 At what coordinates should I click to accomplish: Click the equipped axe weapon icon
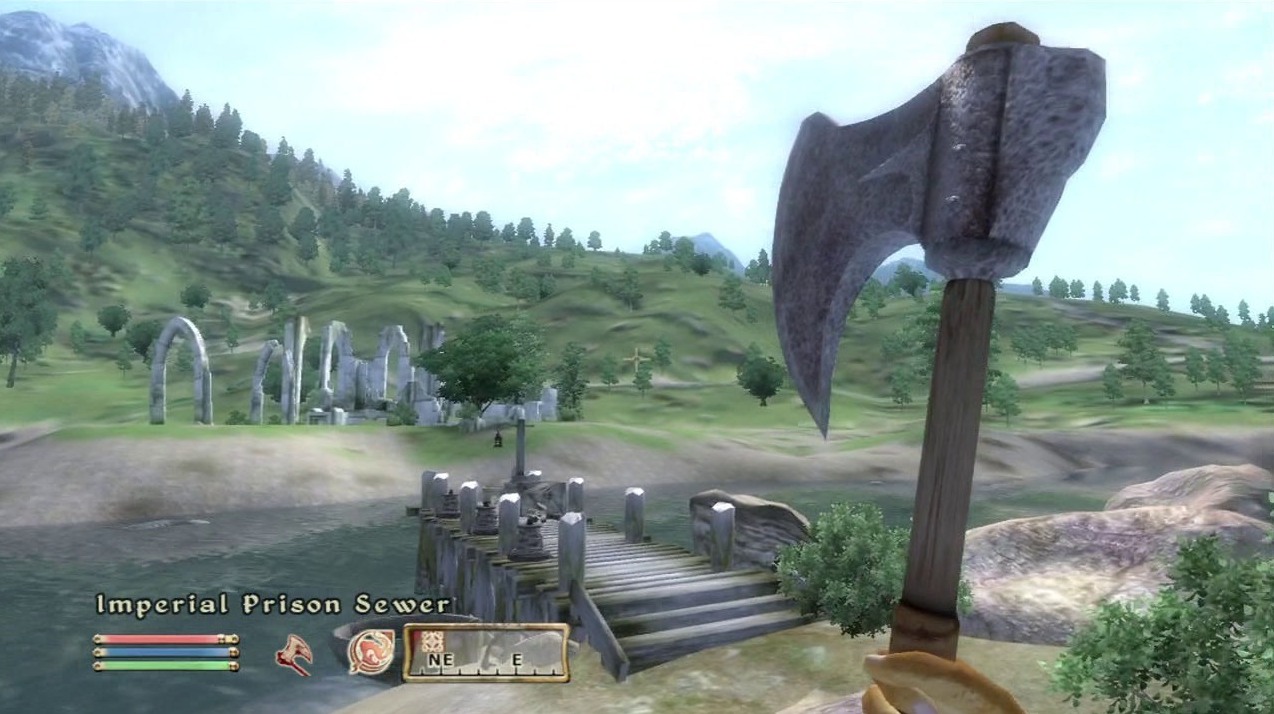(x=294, y=654)
